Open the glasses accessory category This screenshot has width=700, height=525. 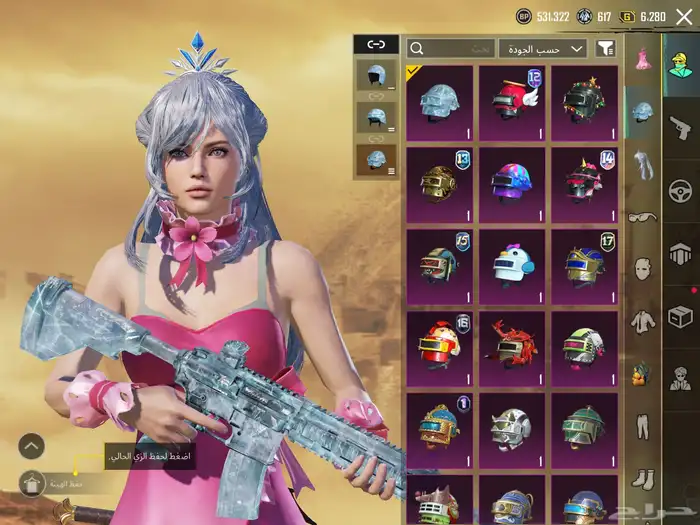[x=640, y=215]
